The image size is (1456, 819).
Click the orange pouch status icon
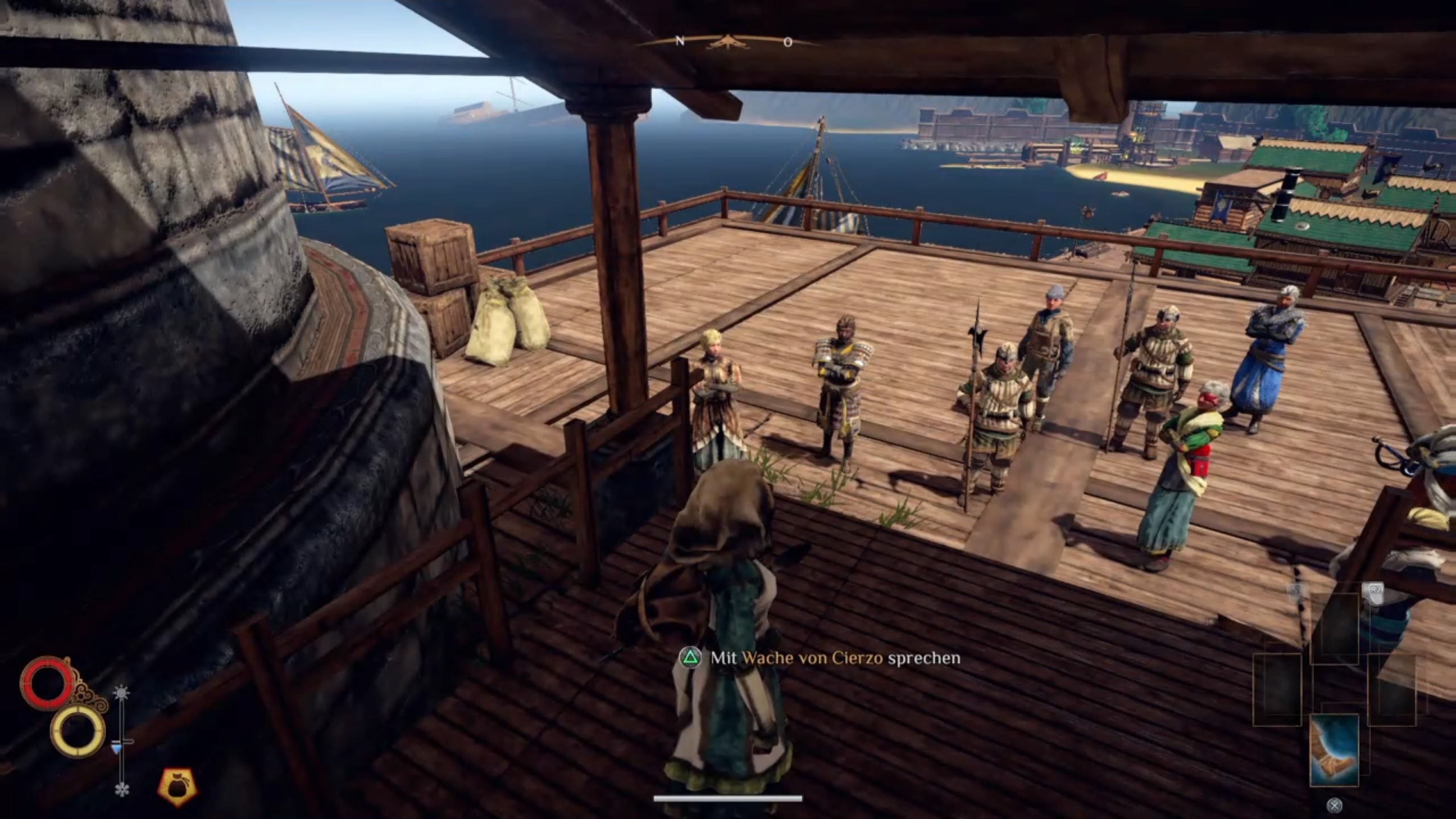177,786
